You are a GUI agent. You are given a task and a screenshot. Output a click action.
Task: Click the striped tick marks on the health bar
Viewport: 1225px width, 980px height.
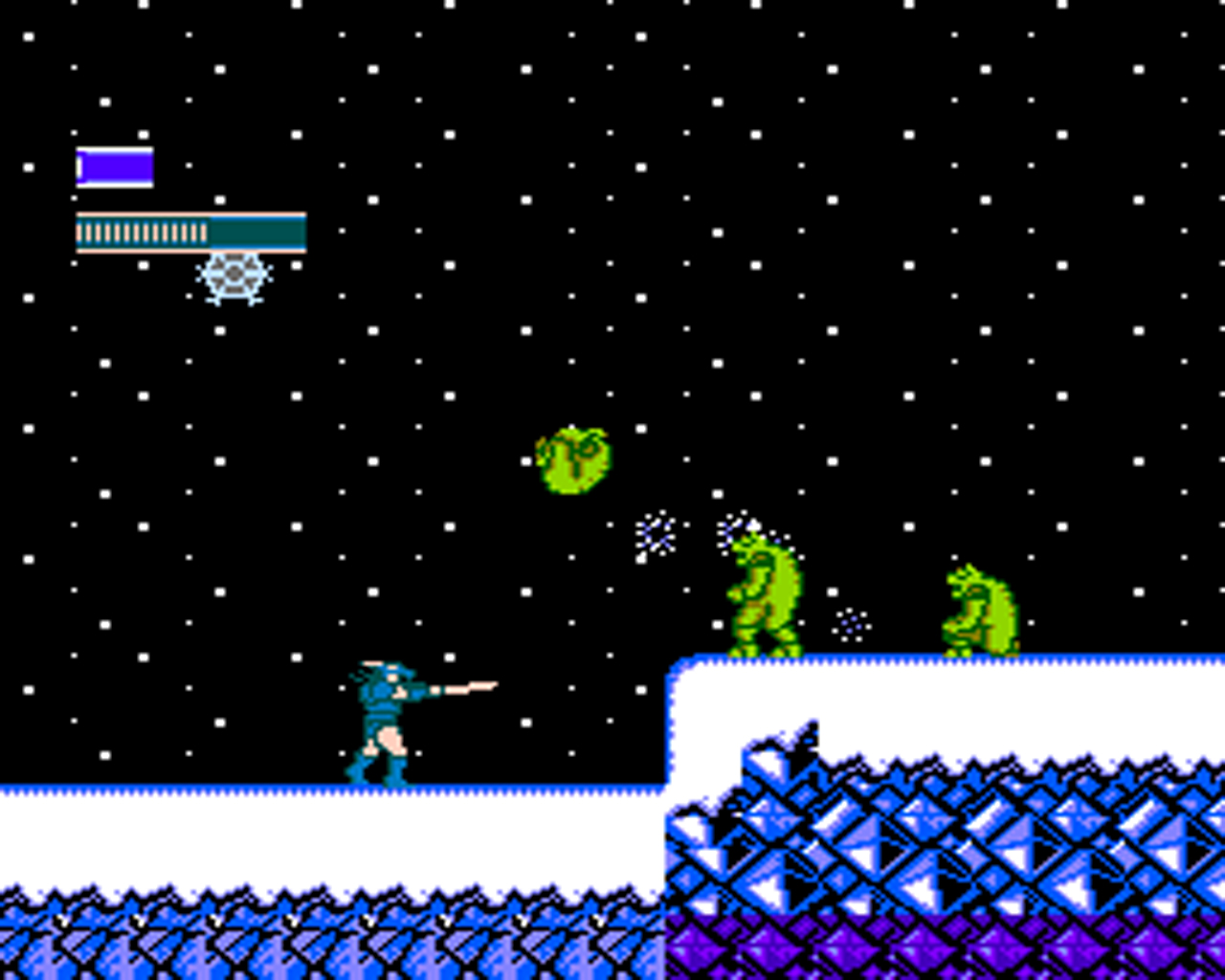click(144, 230)
